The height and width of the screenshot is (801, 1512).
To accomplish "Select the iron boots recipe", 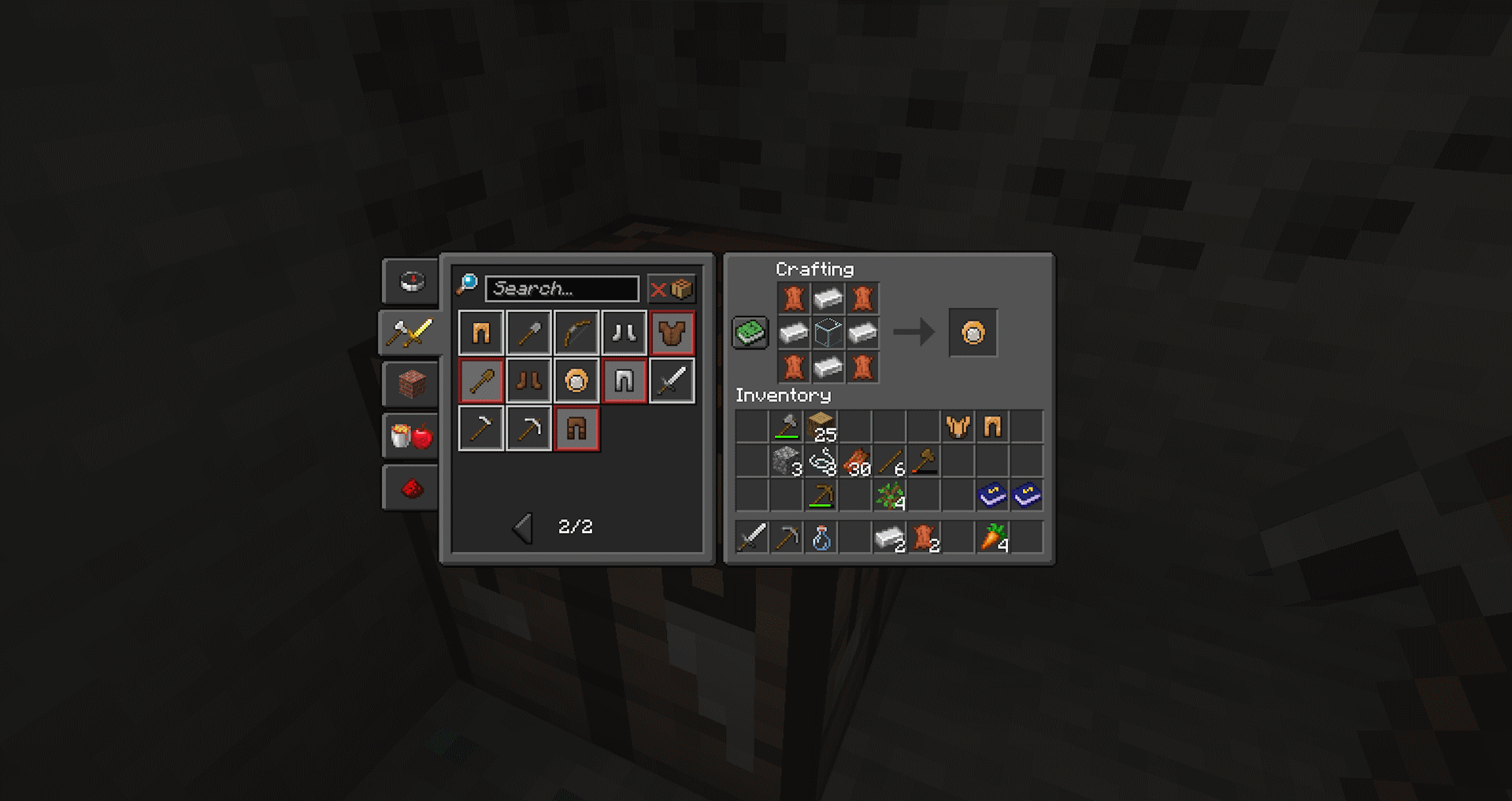I will [623, 332].
